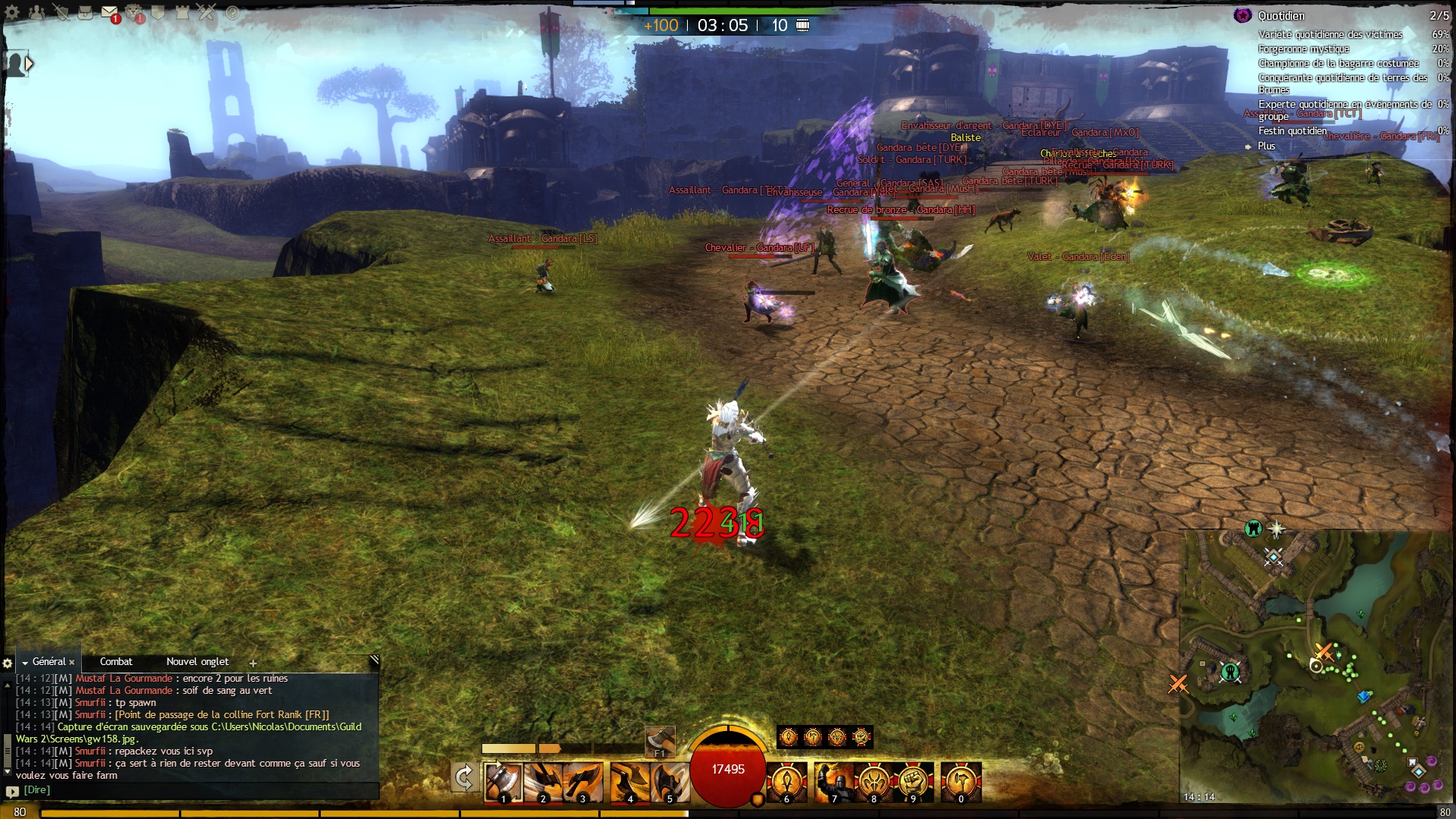1456x819 pixels.
Task: Expand the party portrait arrow
Action: (29, 64)
